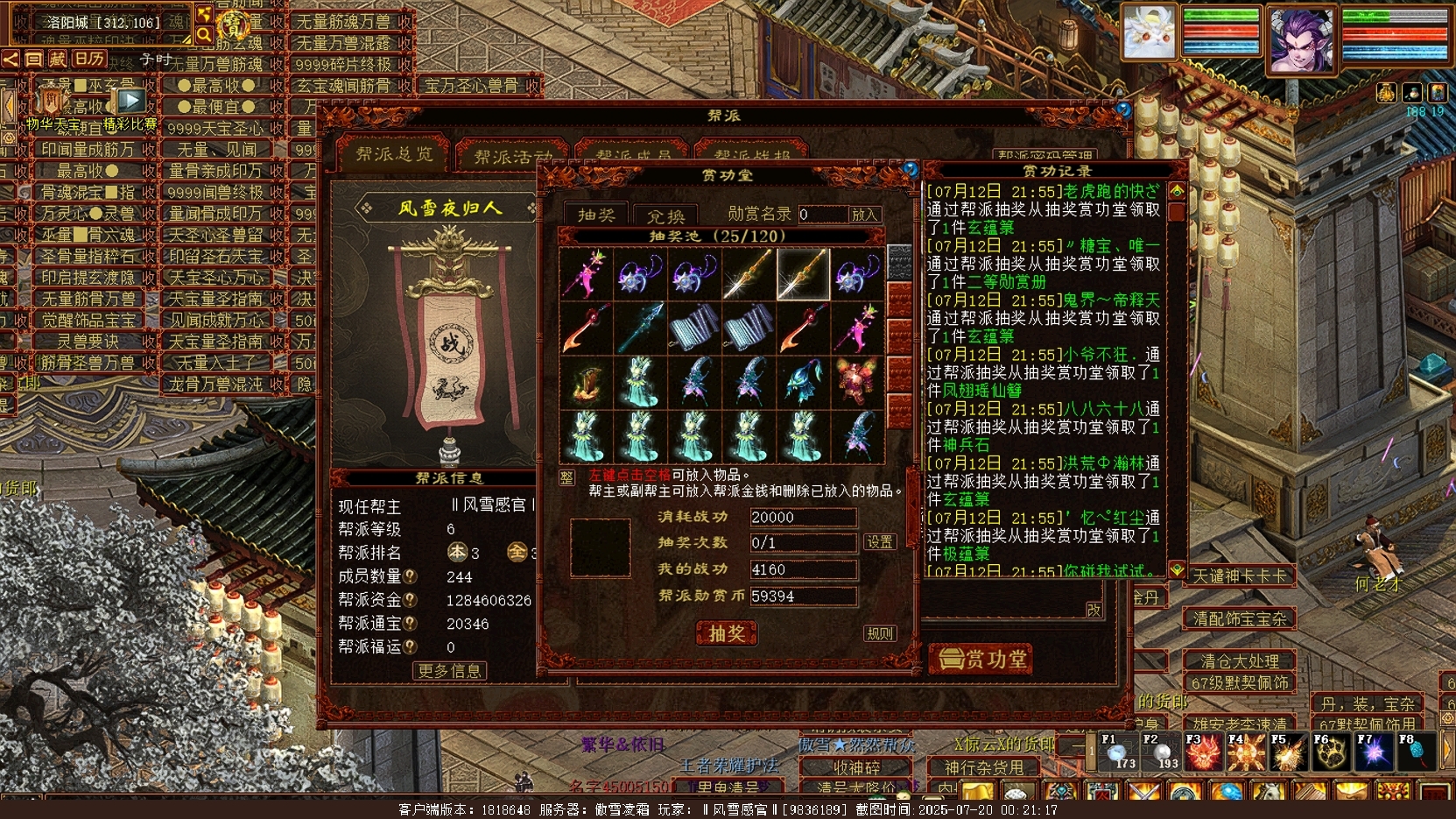Image resolution: width=1456 pixels, height=819 pixels.
Task: Open the 精彩比赛 video play icon
Action: pyautogui.click(x=130, y=102)
